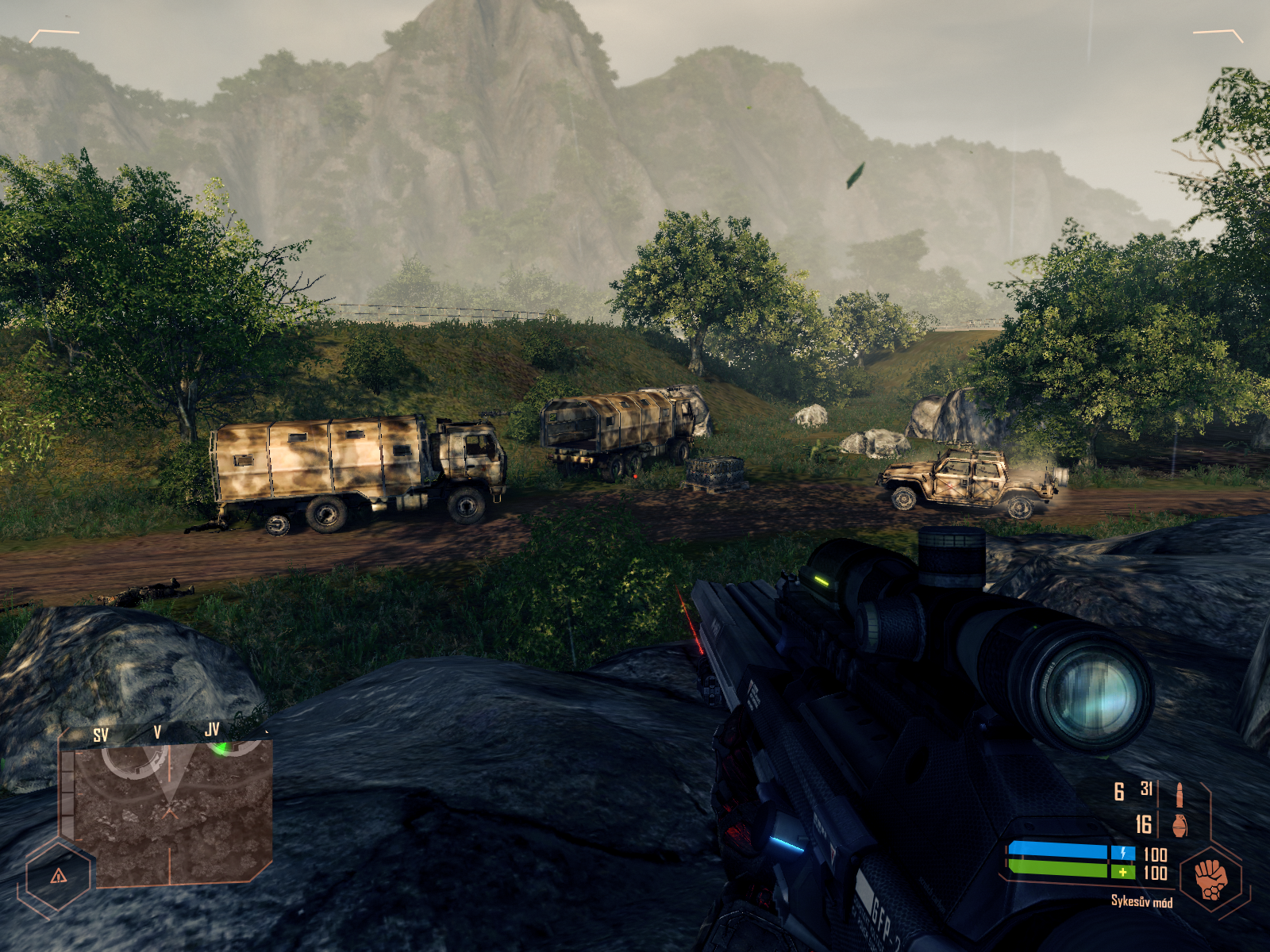The height and width of the screenshot is (952, 1270).
Task: Click the green objective marker on minimap
Action: click(x=222, y=746)
